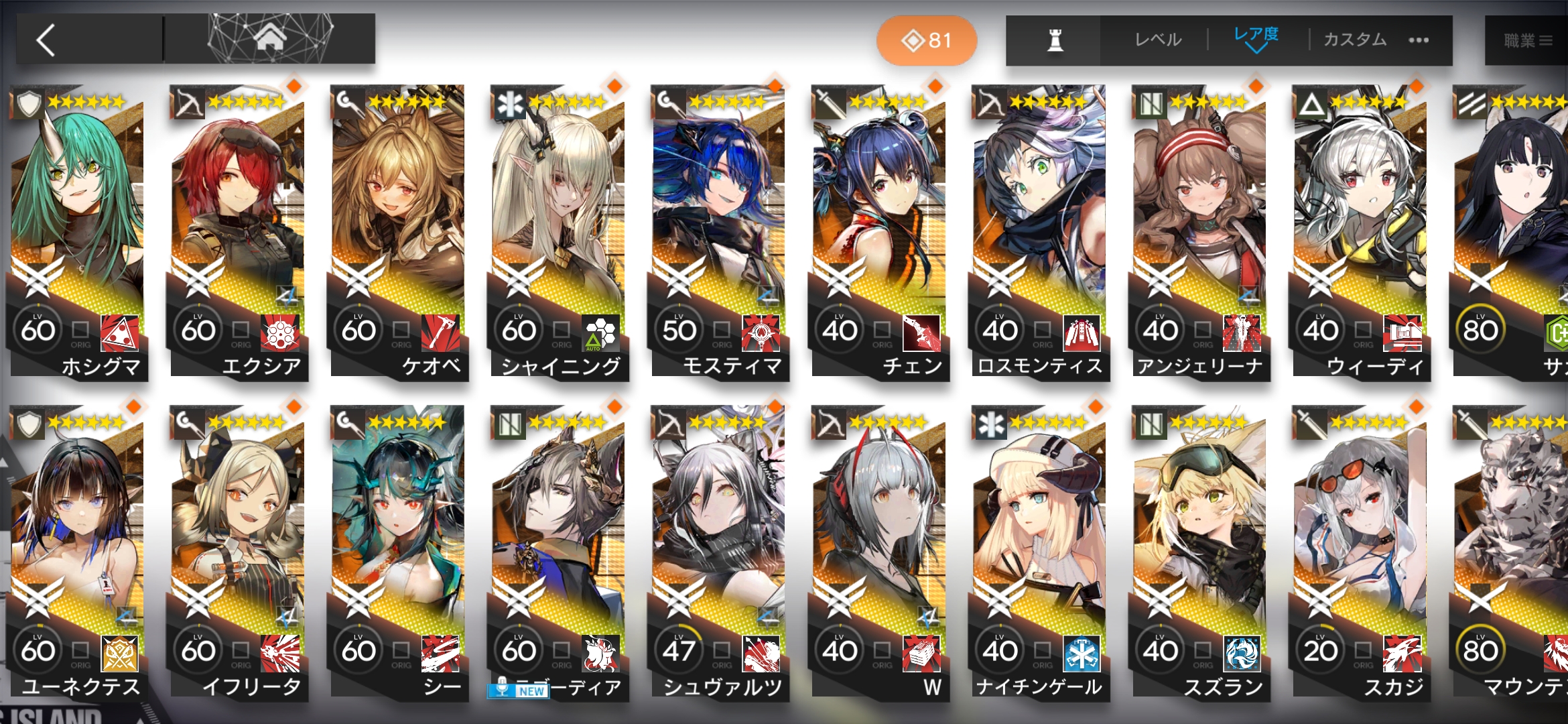Image resolution: width=1568 pixels, height=724 pixels.
Task: Select operator ホシグマ card
Action: 78,228
